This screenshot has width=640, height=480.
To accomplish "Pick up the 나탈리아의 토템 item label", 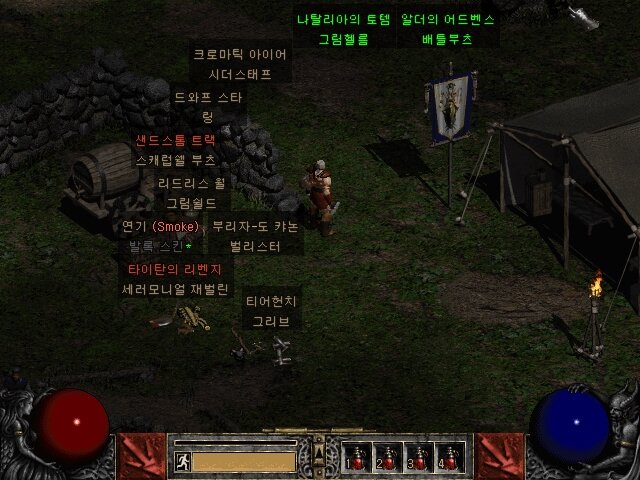I will 343,19.
